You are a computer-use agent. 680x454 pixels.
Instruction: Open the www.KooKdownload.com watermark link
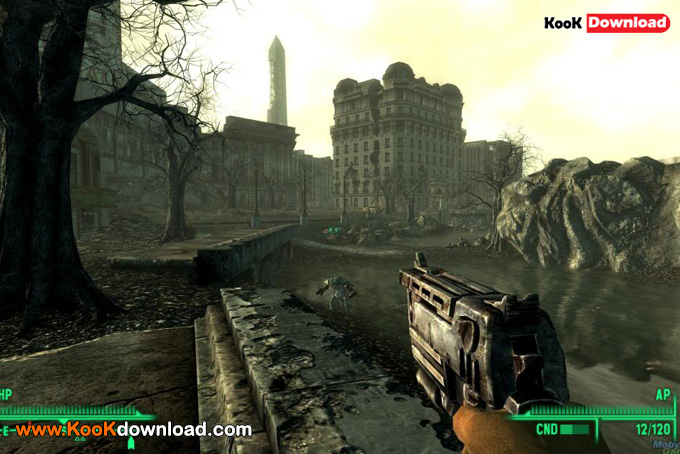click(x=134, y=429)
